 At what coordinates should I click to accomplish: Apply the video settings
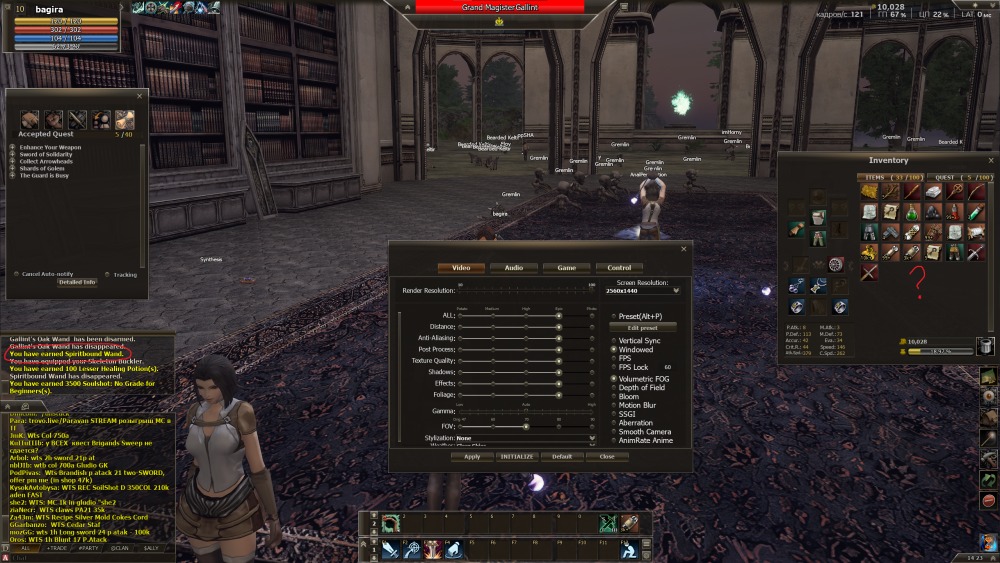tap(472, 456)
